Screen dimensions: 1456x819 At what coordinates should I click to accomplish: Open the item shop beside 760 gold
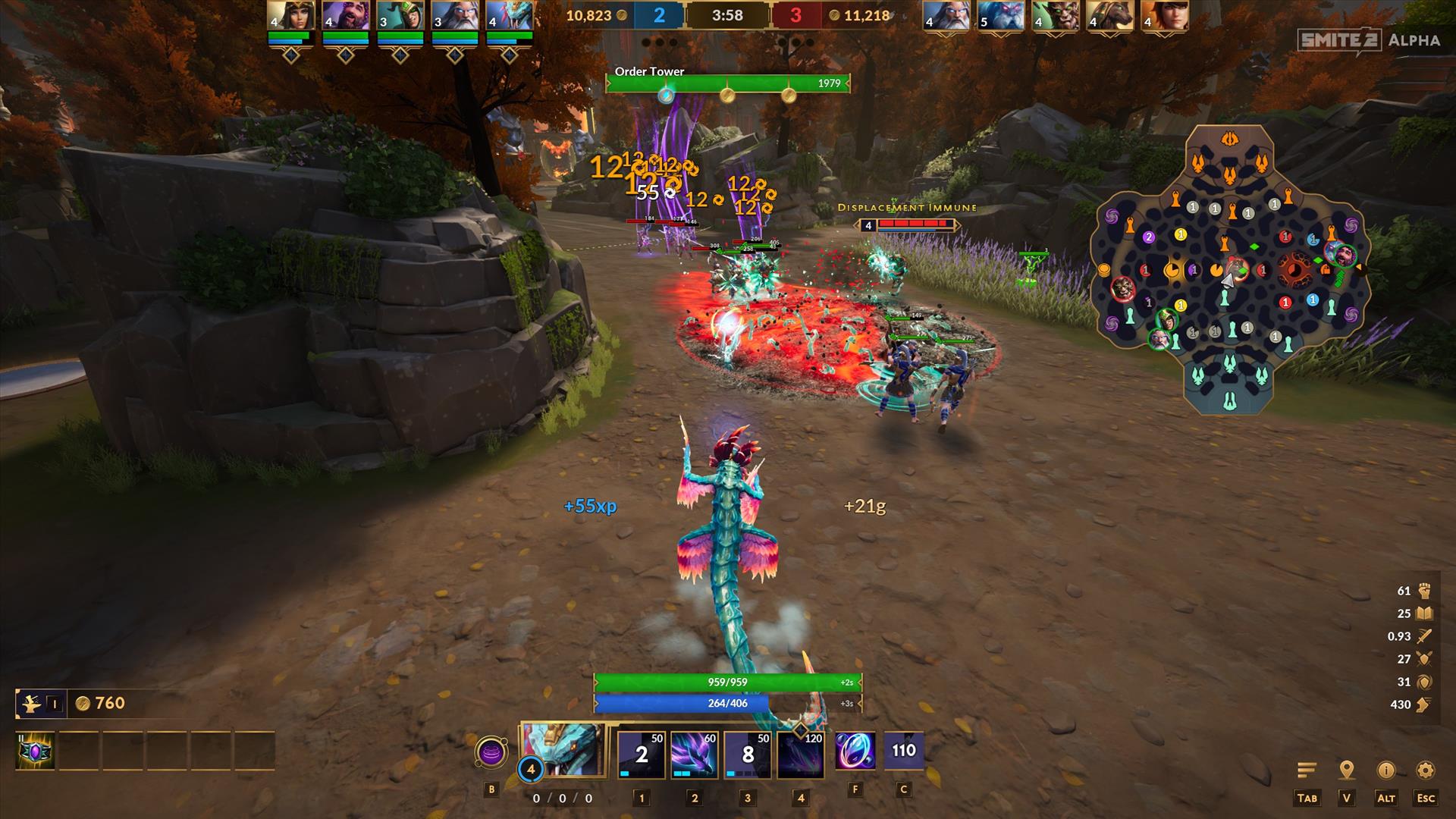coord(31,704)
